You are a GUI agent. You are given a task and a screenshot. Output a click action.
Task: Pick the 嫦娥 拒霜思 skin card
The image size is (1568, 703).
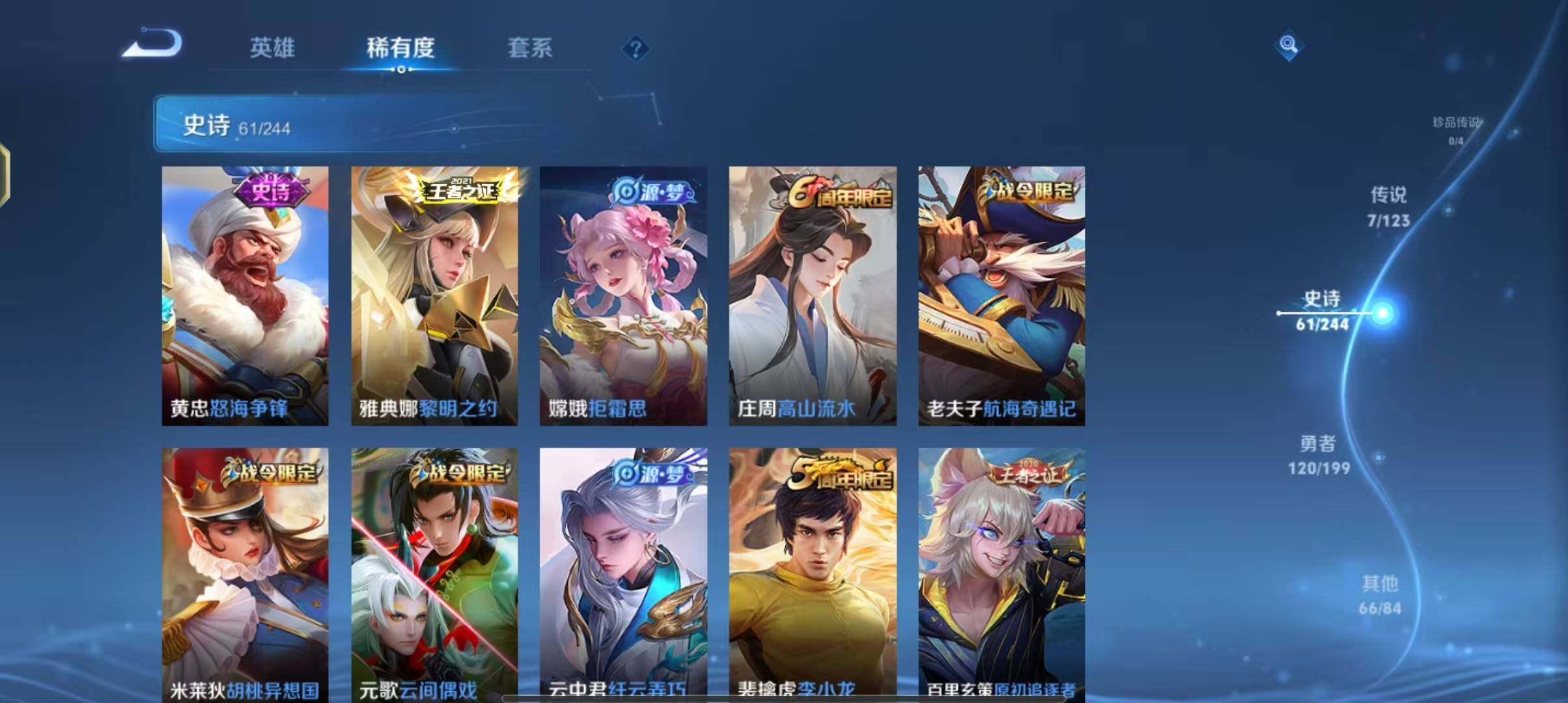tap(623, 296)
